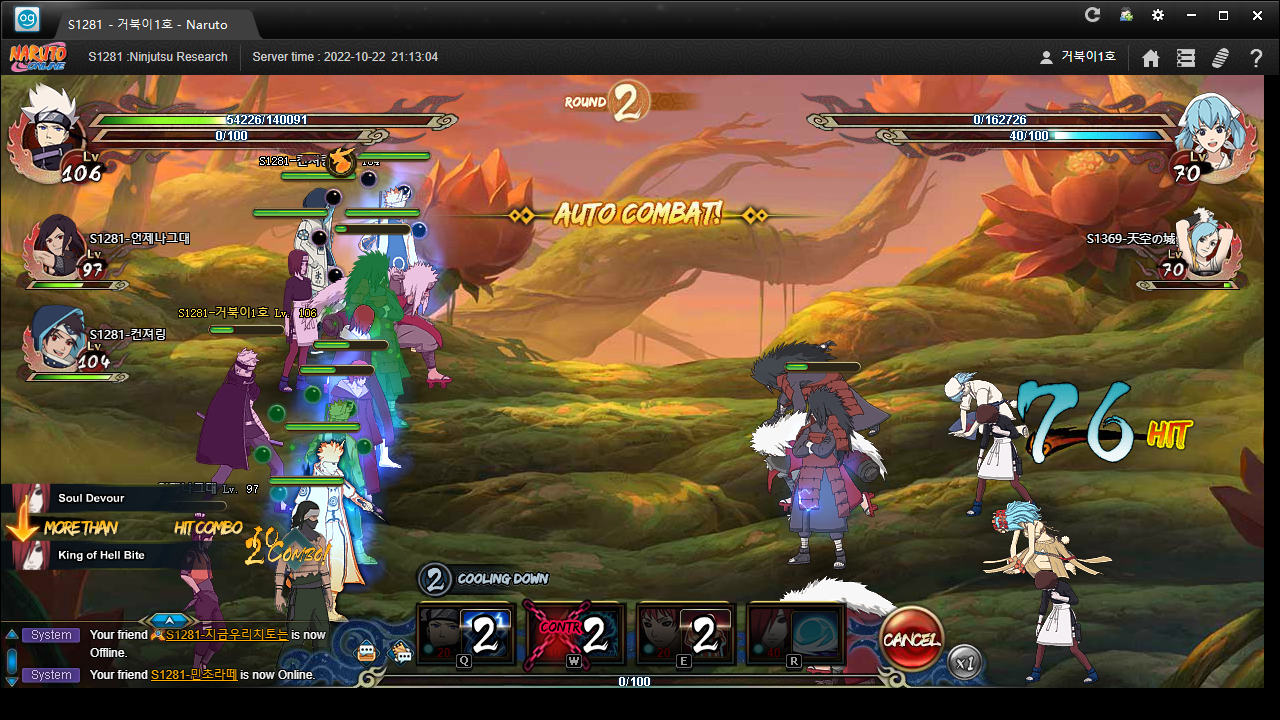Open the 거북이1호 account profile

tap(1078, 57)
